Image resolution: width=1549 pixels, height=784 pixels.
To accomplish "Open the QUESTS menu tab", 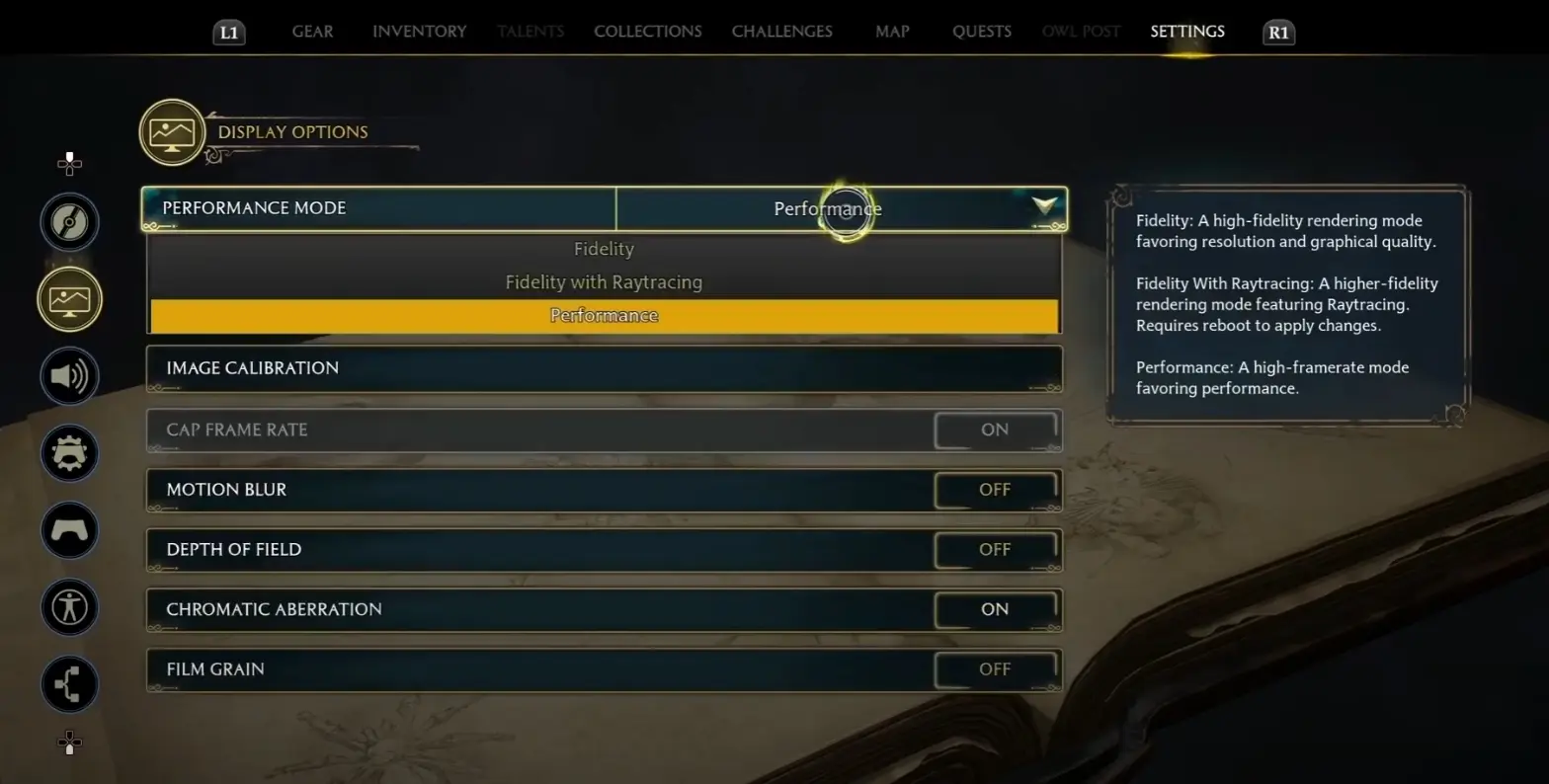I will pyautogui.click(x=981, y=31).
